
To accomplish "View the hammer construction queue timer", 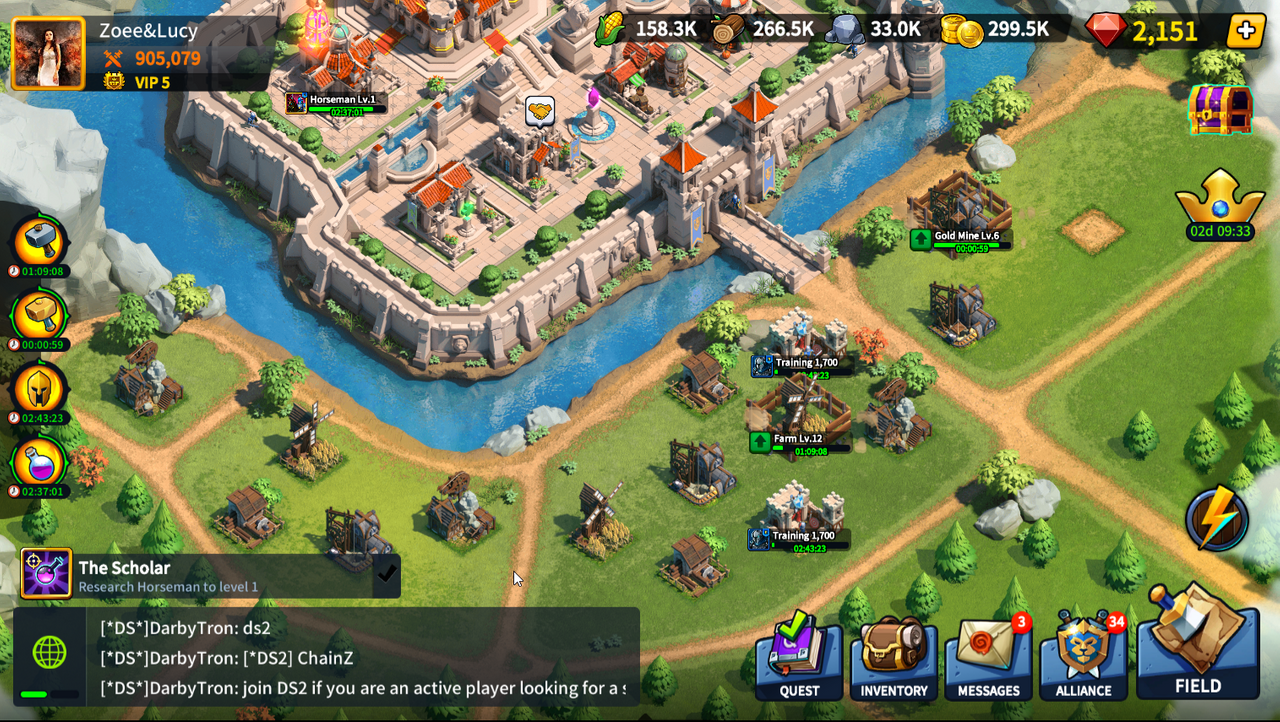I will coord(39,243).
